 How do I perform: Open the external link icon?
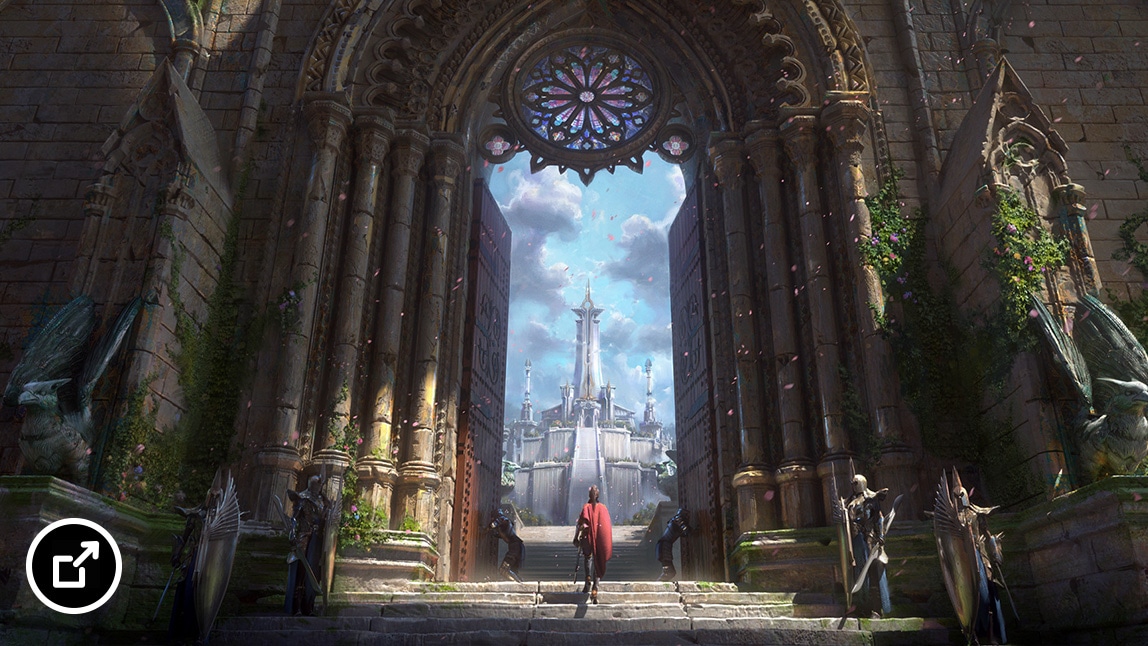click(x=74, y=566)
